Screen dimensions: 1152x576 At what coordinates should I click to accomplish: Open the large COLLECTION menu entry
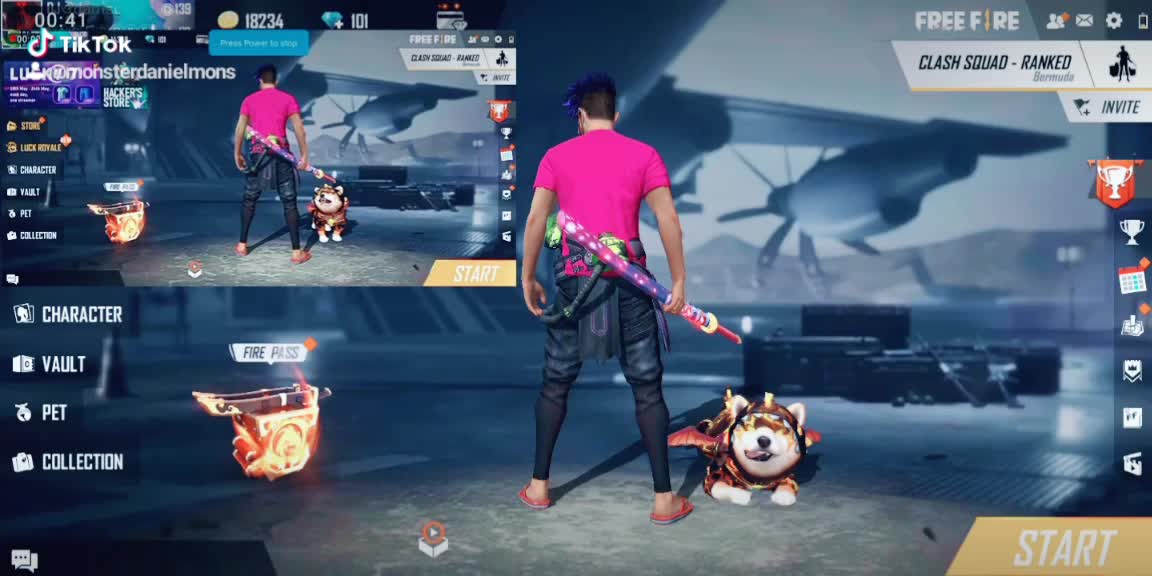tap(68, 462)
